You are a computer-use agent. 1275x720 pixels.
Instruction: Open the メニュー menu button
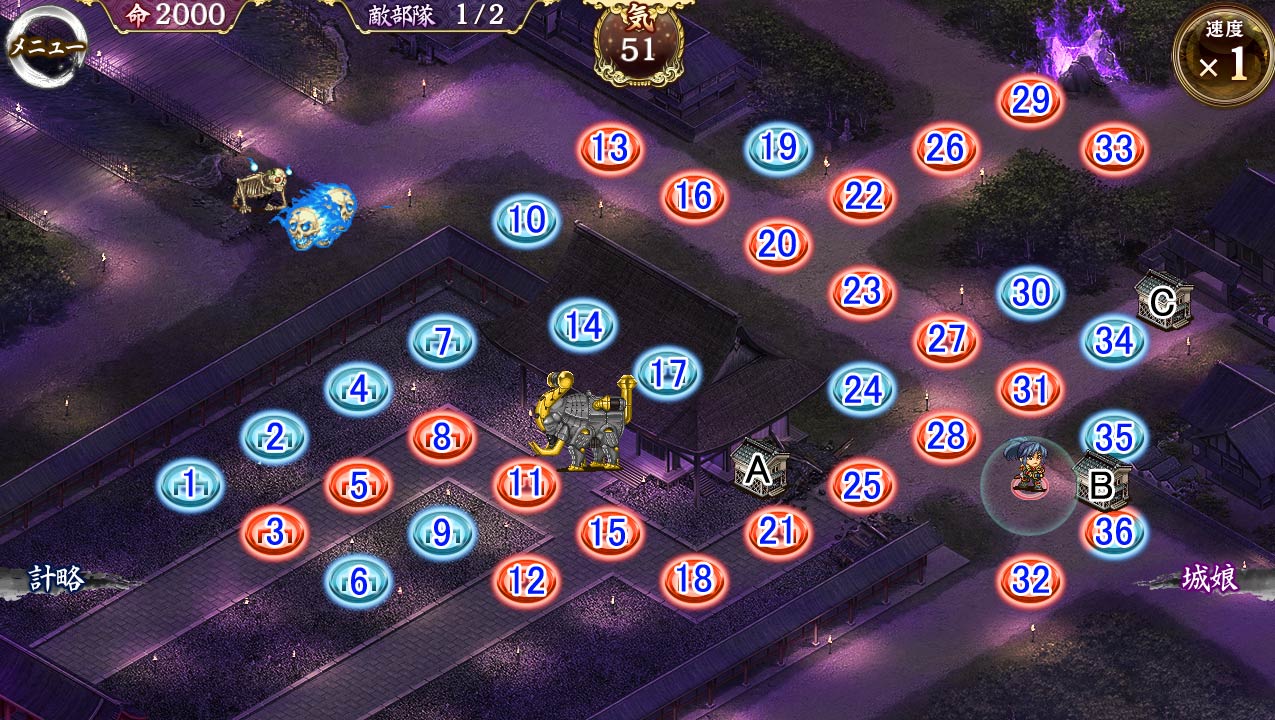pyautogui.click(x=46, y=47)
